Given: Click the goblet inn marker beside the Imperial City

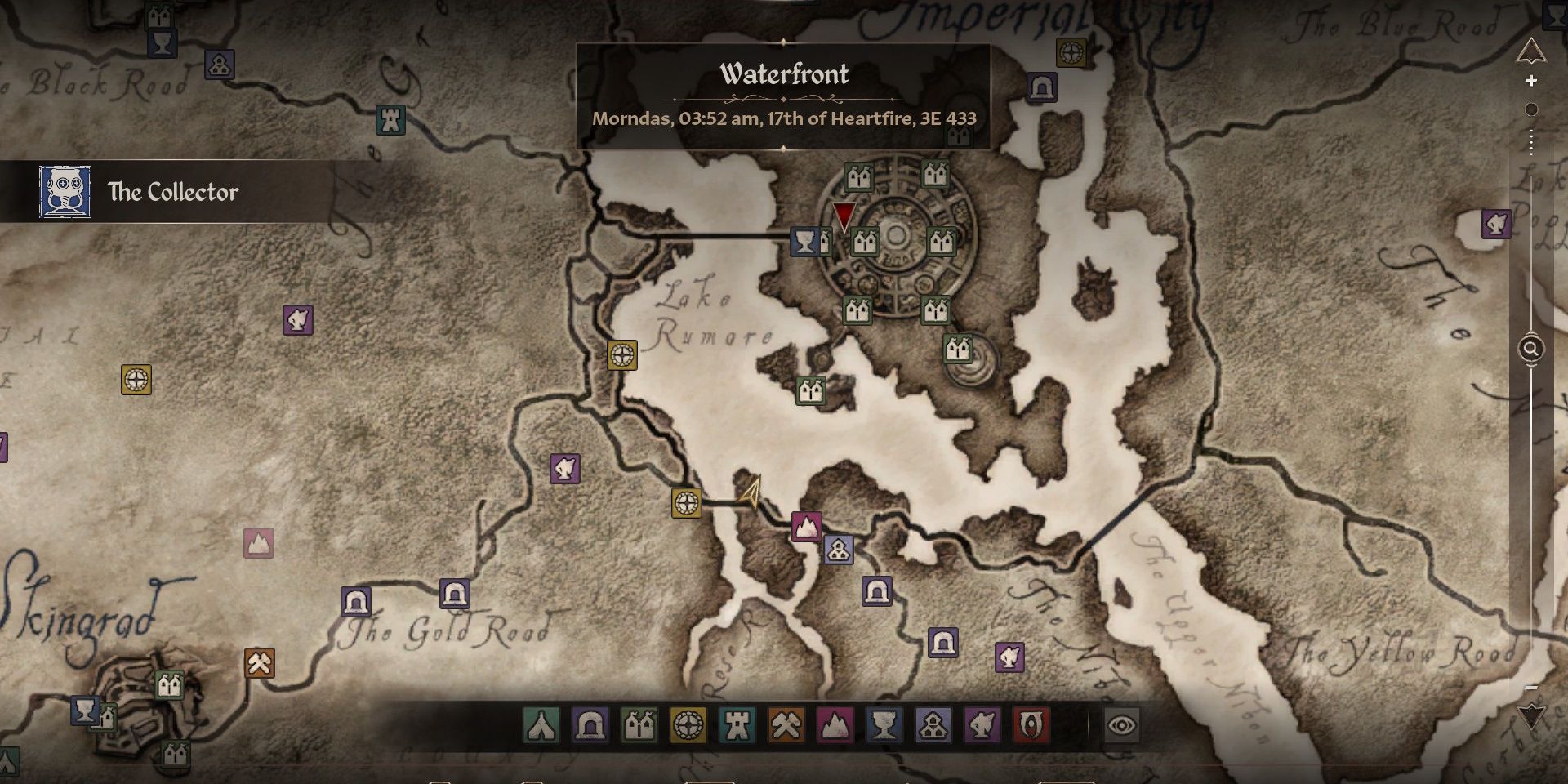Looking at the screenshot, I should coord(804,242).
